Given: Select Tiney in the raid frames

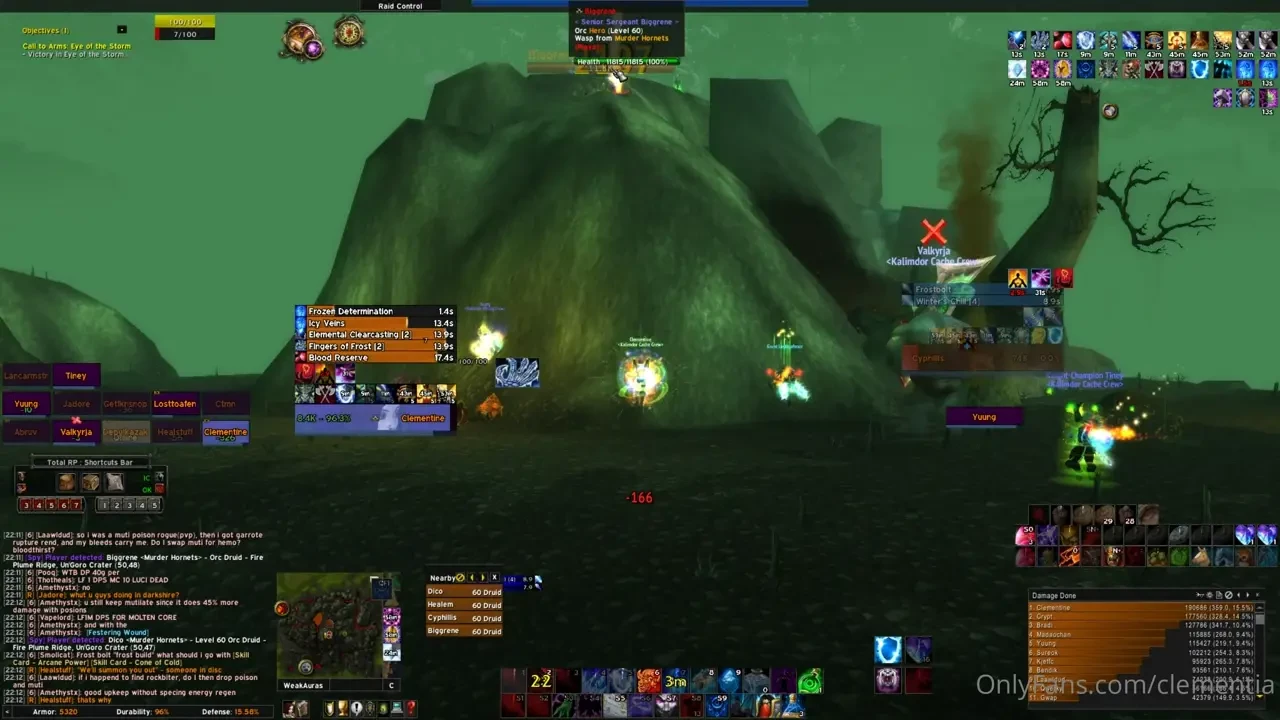Looking at the screenshot, I should coord(76,376).
